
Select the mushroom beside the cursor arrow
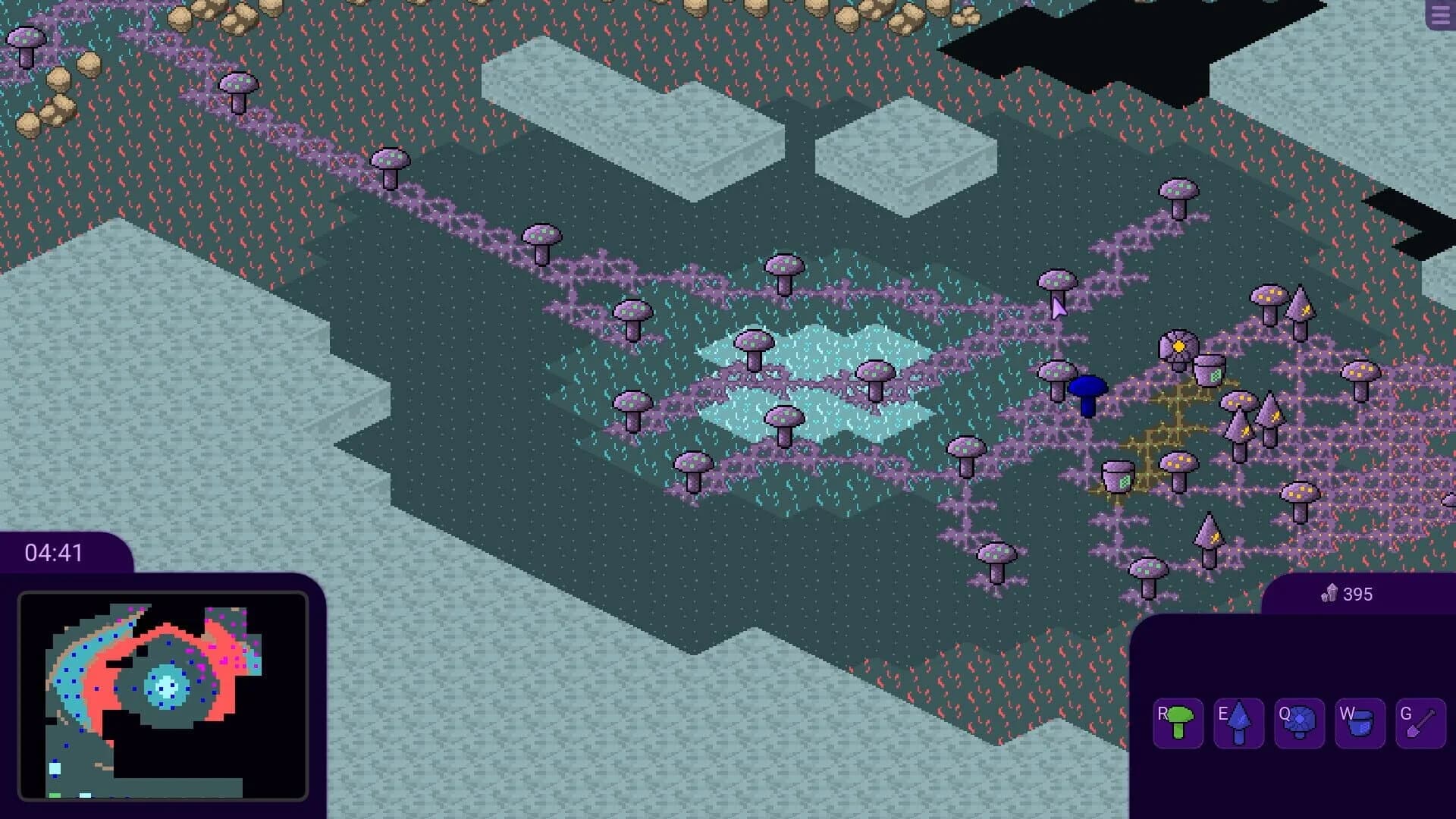click(1056, 281)
